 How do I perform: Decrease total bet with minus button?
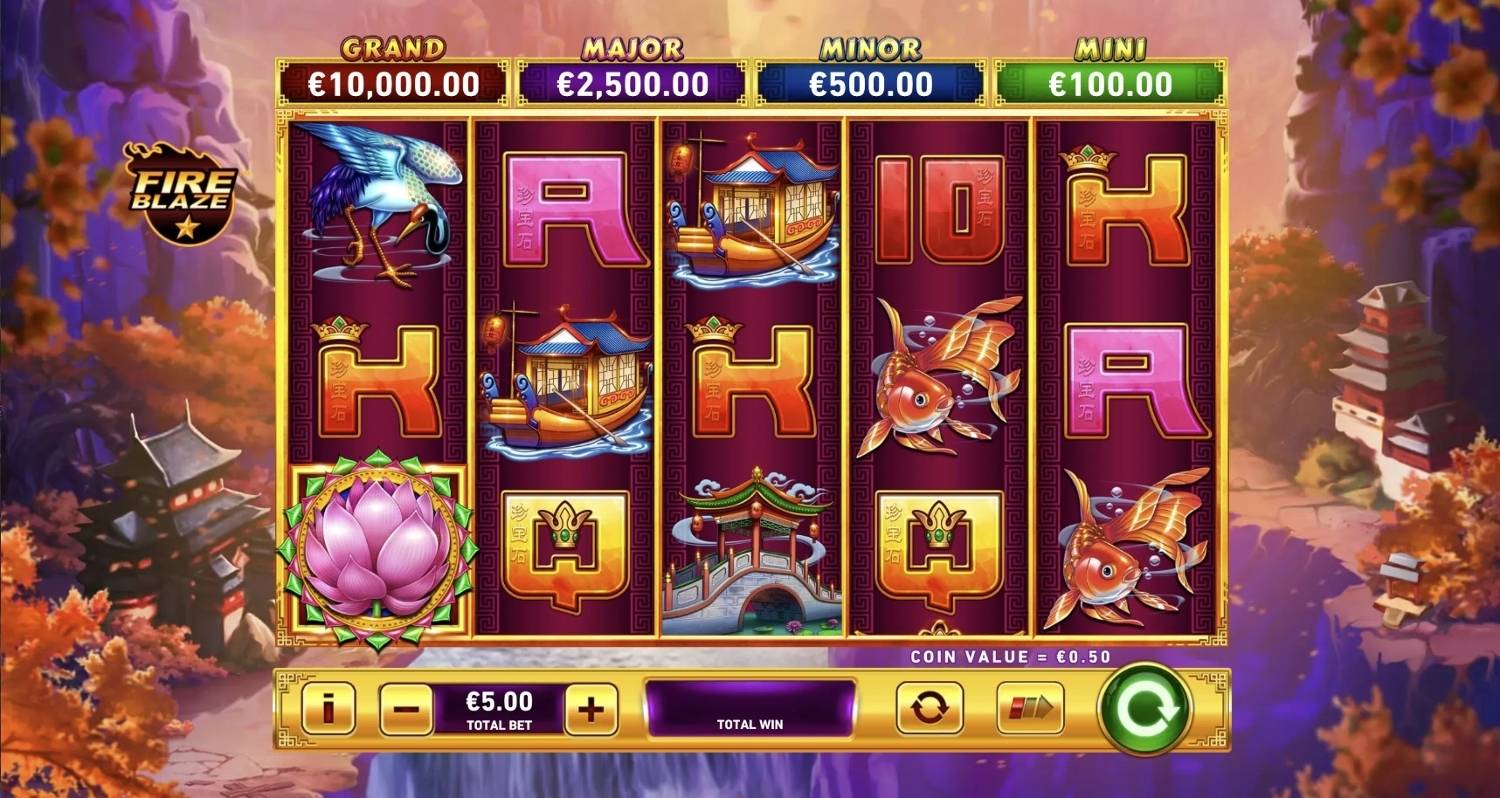[x=406, y=710]
